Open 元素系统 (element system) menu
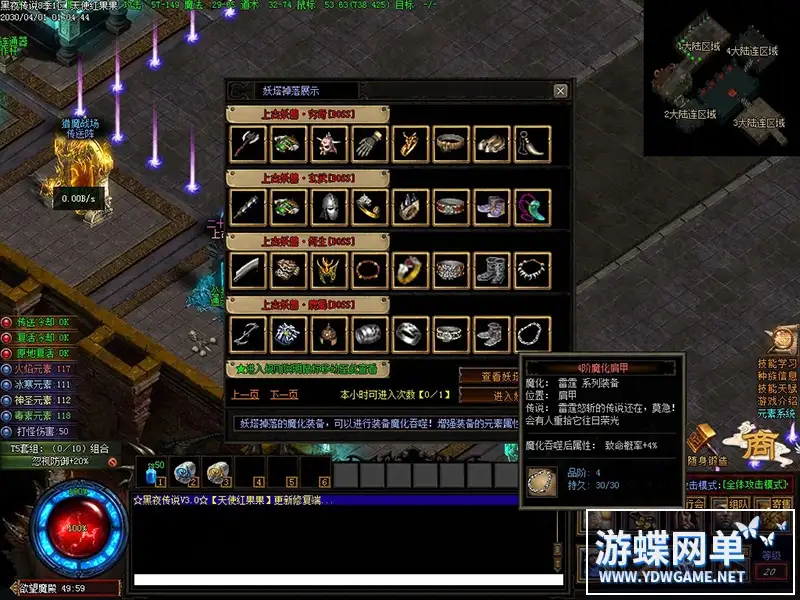800x600 pixels. (x=777, y=414)
